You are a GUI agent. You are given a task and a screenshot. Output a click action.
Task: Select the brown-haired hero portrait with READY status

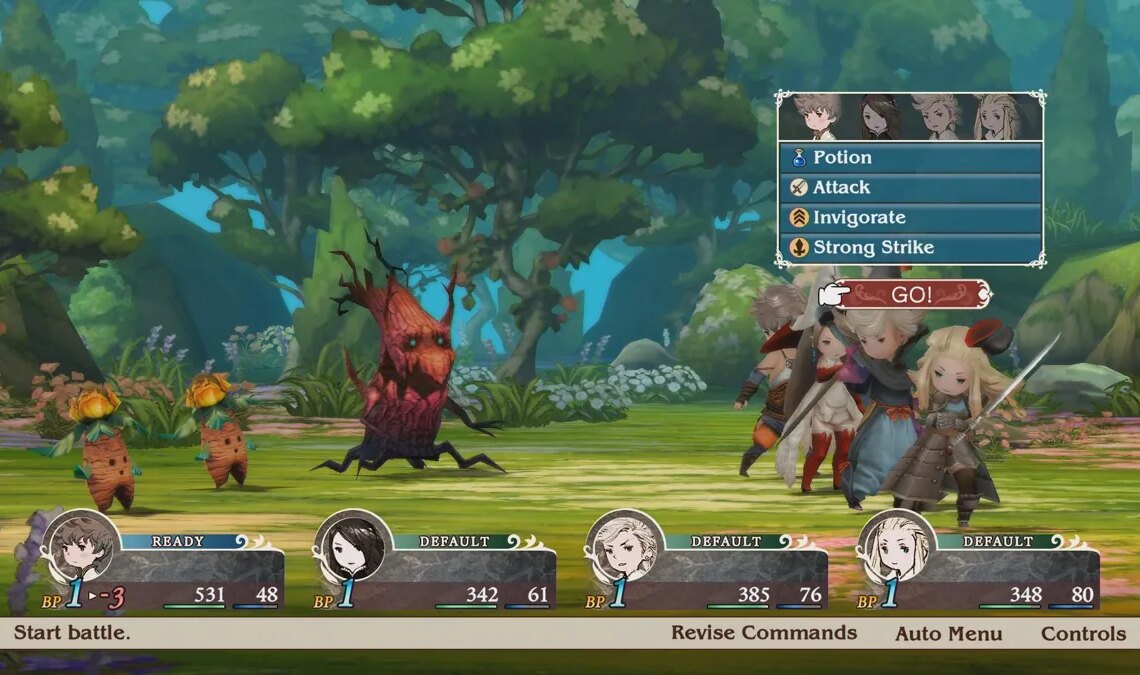81,548
